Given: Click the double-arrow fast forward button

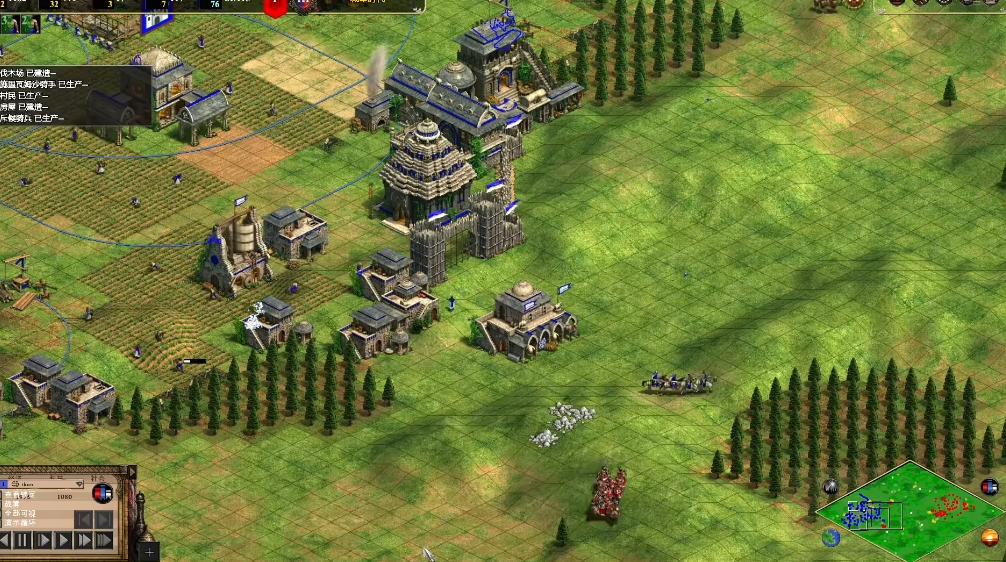Looking at the screenshot, I should tap(84, 540).
